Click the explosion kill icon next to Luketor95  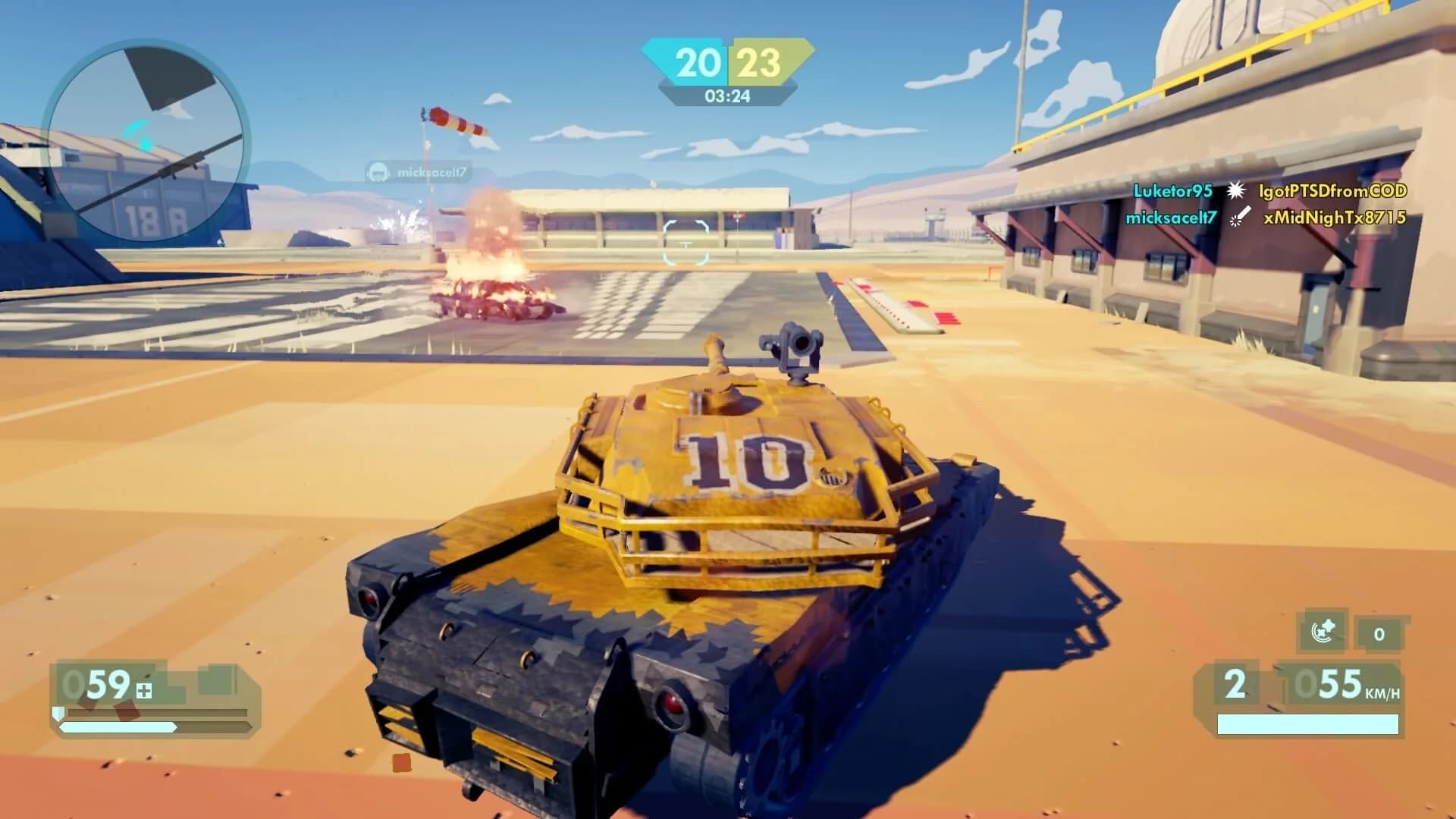(1236, 192)
